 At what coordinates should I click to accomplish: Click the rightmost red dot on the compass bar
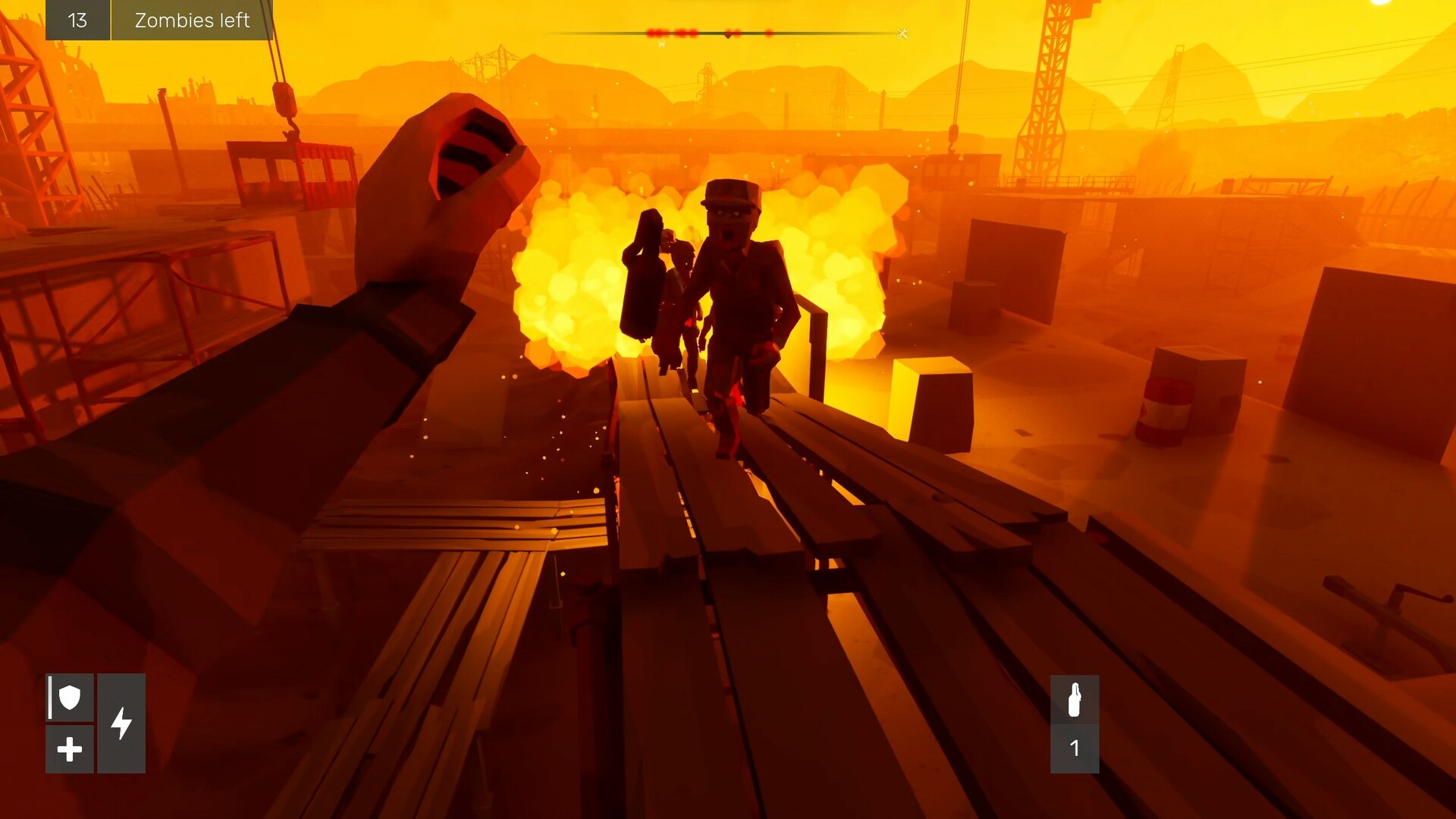[769, 32]
